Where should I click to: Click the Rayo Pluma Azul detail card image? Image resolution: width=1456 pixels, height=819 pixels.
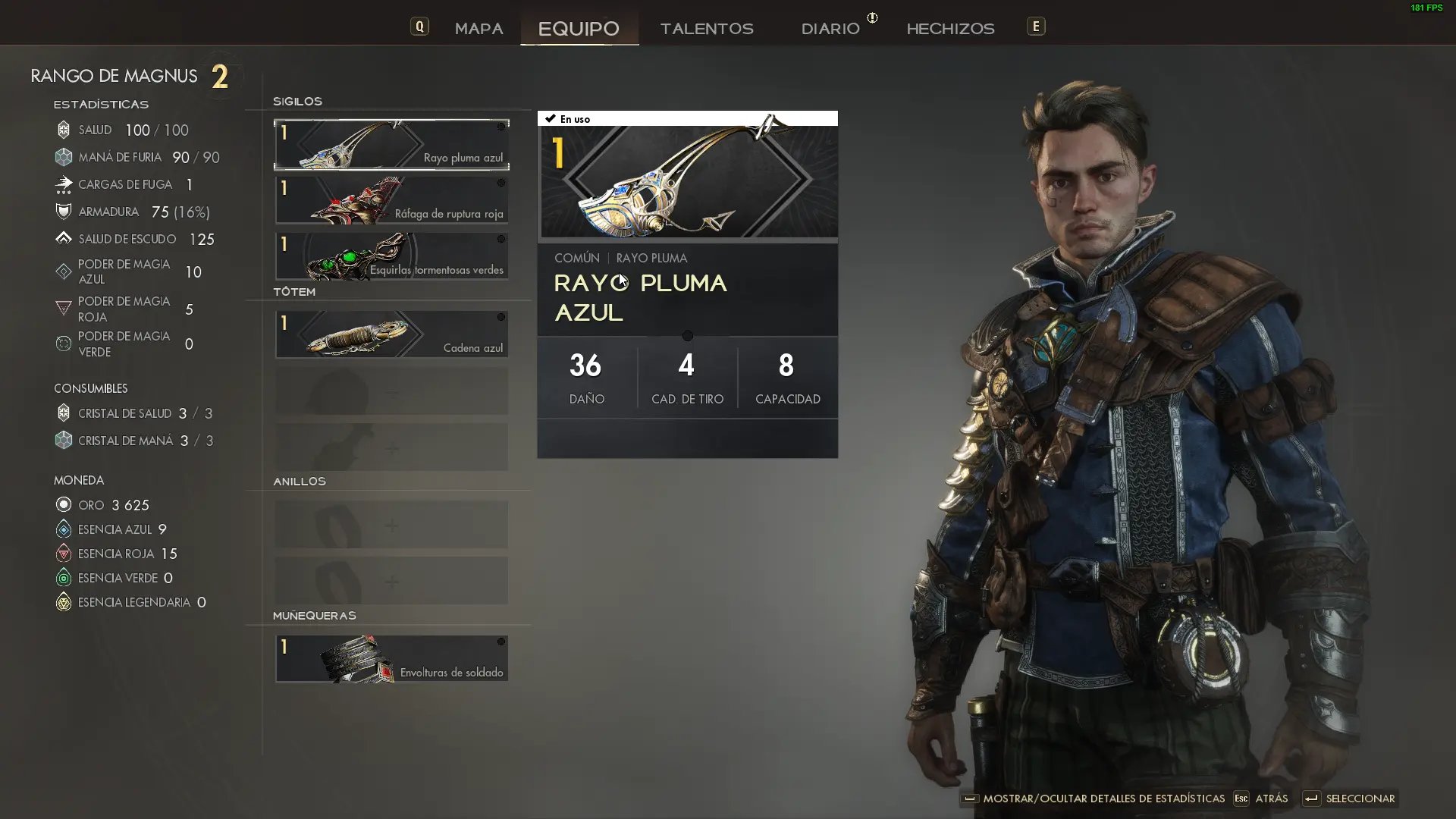688,182
